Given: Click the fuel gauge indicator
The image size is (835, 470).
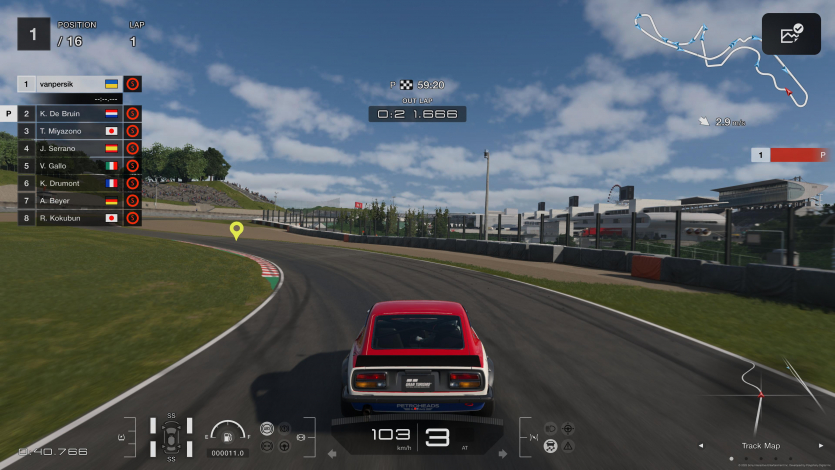Looking at the screenshot, I should point(228,434).
